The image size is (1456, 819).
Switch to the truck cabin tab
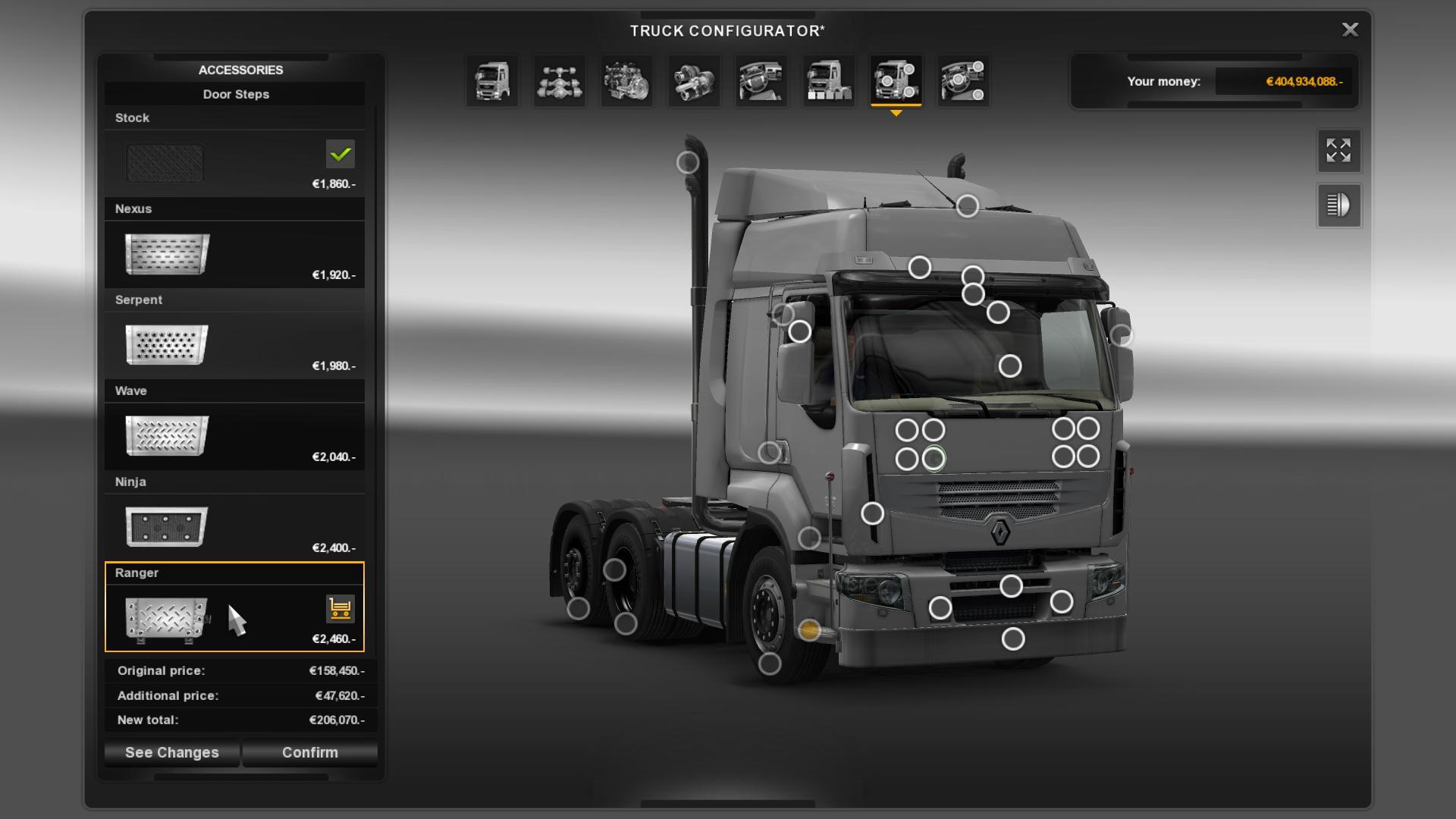pos(492,81)
